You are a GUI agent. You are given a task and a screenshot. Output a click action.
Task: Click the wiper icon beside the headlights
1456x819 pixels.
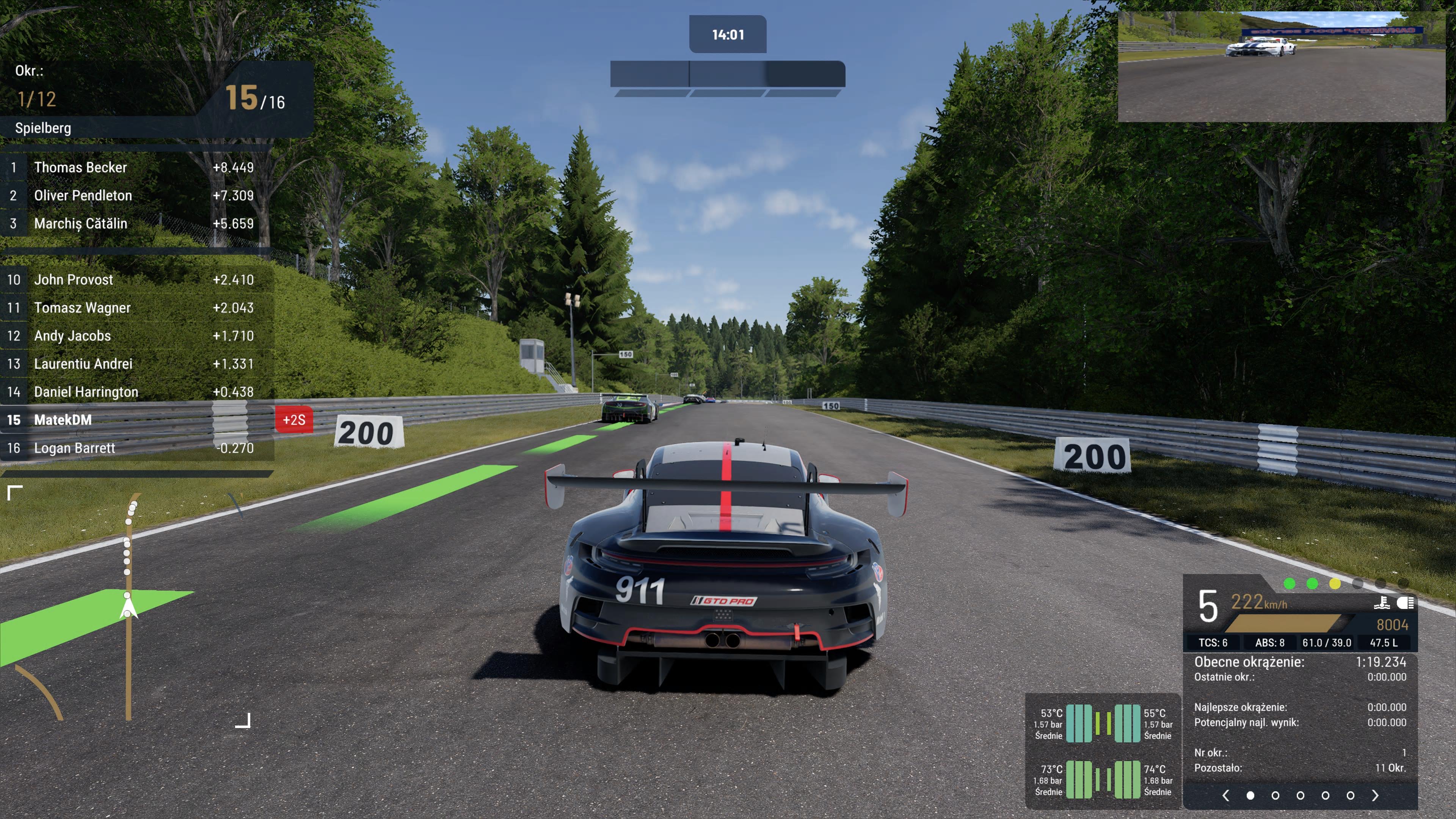tap(1382, 603)
